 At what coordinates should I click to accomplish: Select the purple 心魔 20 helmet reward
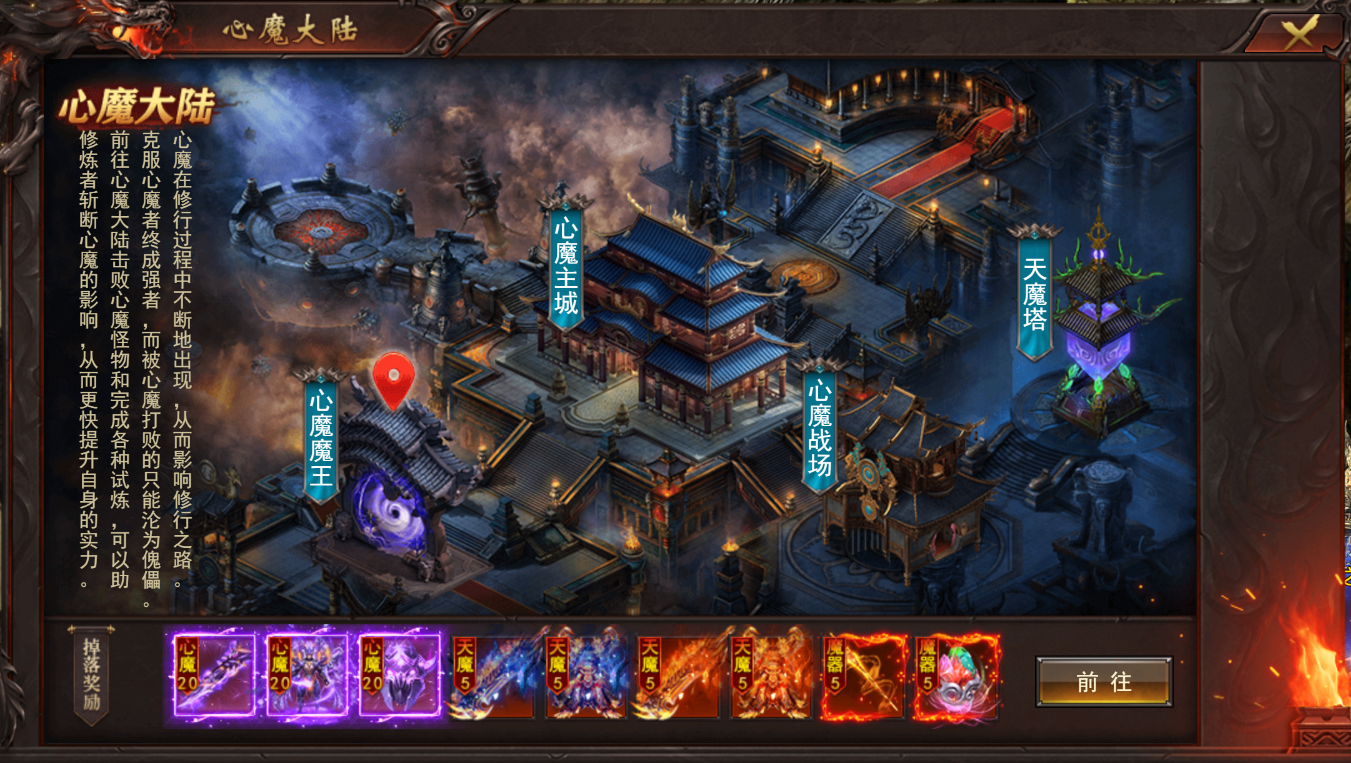pos(400,675)
